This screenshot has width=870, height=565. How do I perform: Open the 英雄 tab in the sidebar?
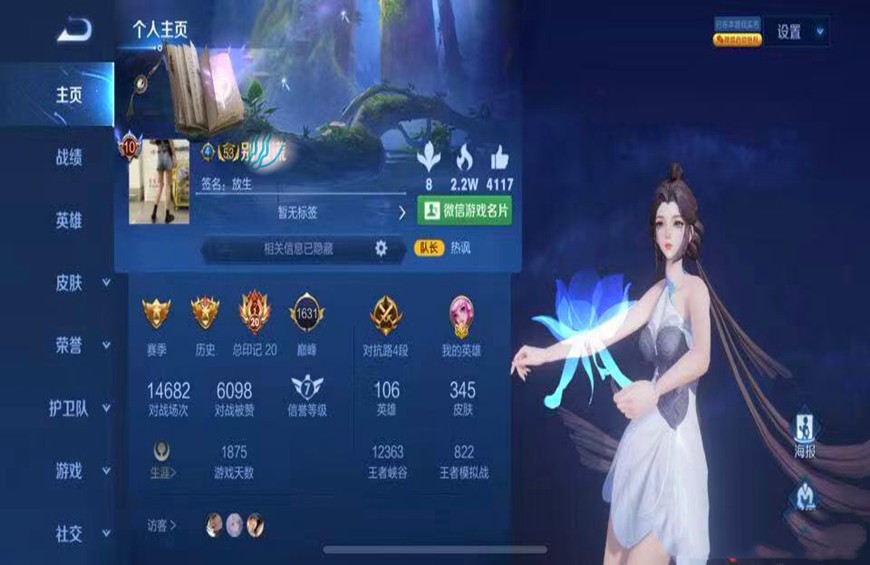[x=69, y=221]
